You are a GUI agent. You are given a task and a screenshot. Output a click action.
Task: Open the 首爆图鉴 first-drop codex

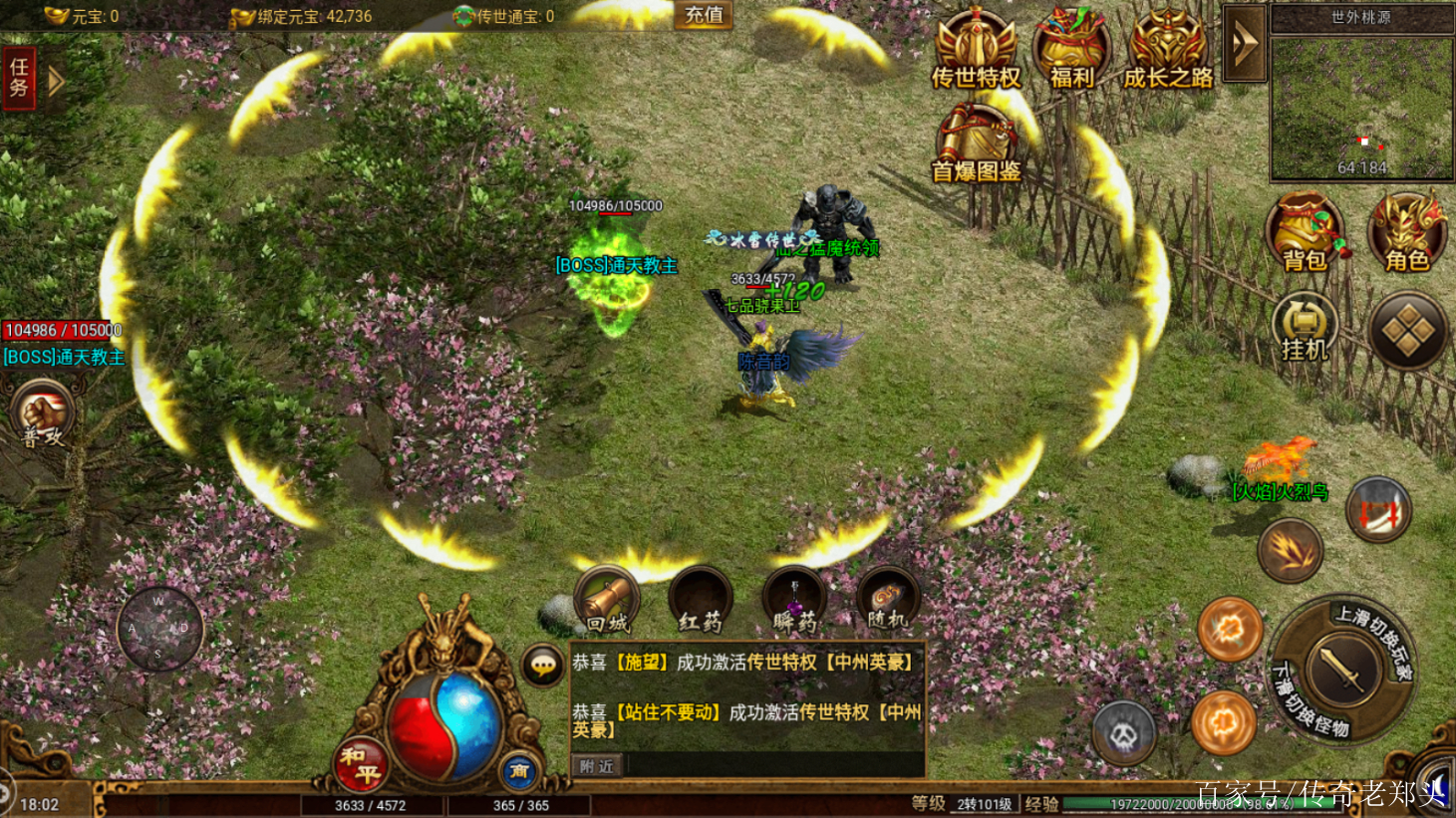point(976,144)
